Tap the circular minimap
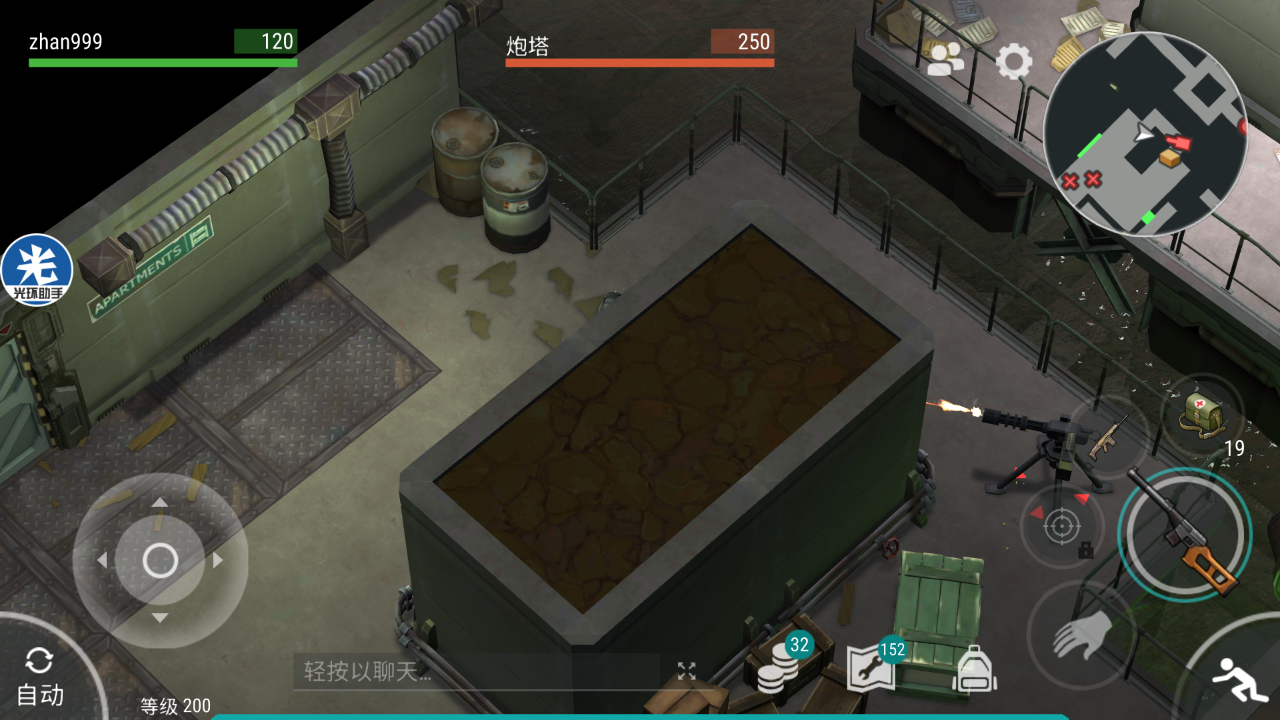Viewport: 1280px width, 720px height. click(x=1144, y=134)
